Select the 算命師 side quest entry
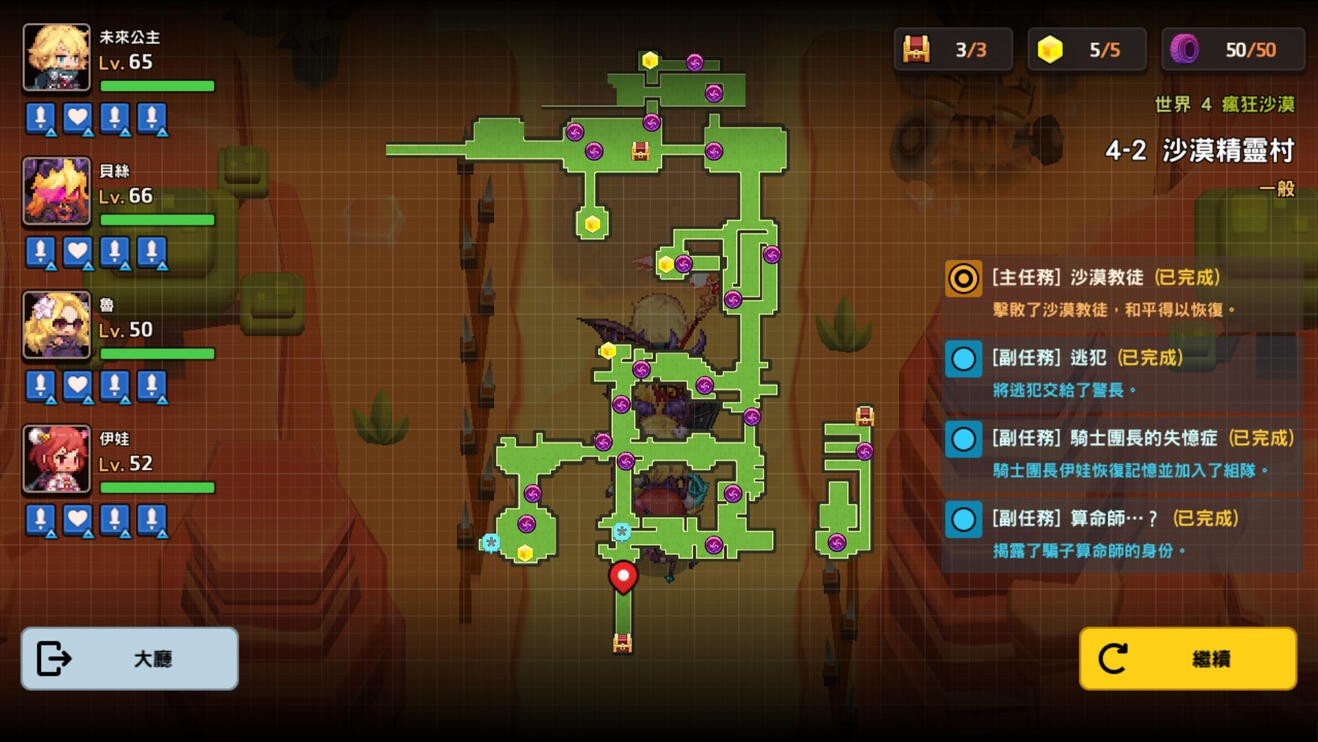 click(1121, 533)
